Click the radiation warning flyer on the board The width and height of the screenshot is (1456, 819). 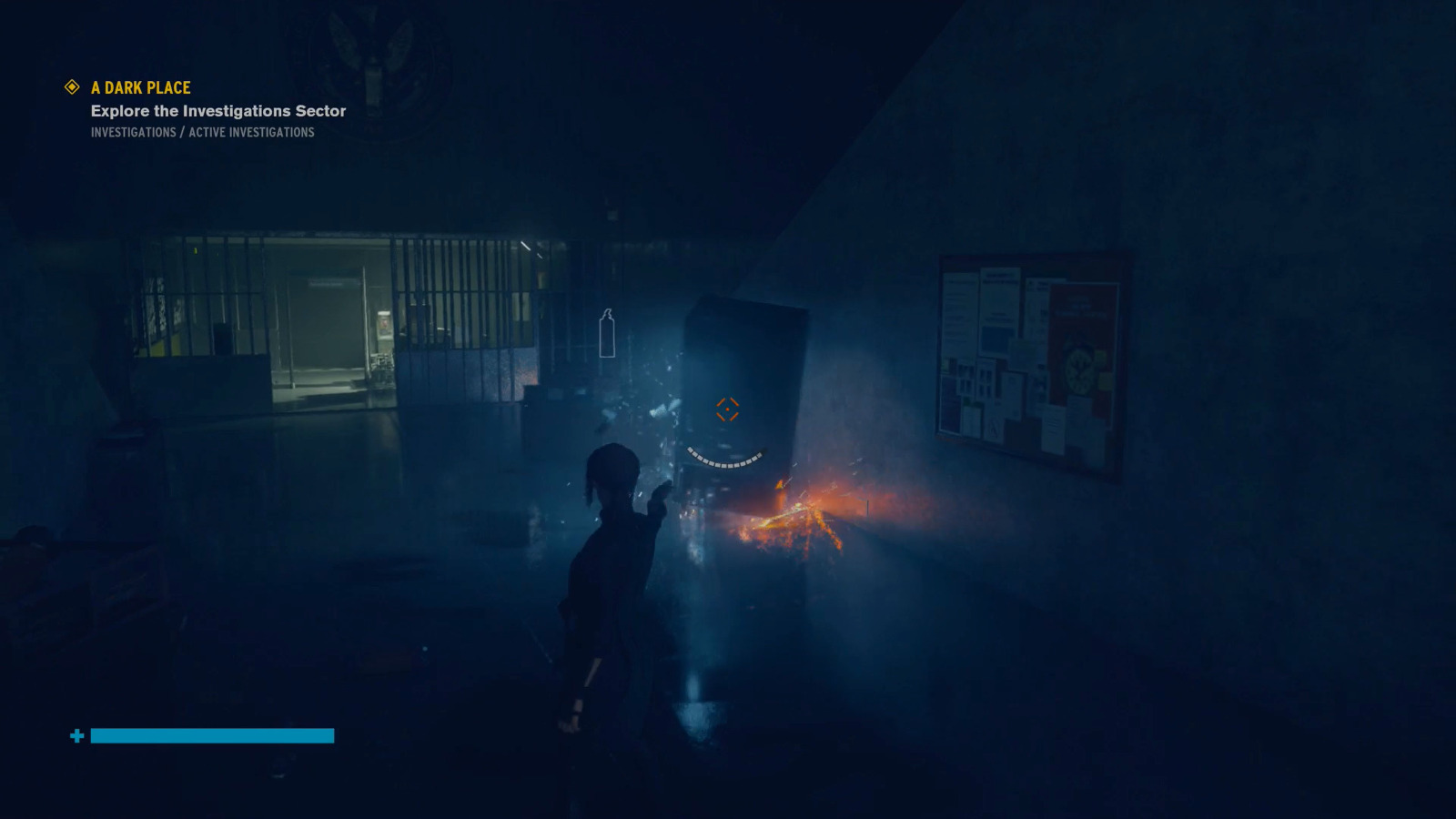click(994, 428)
